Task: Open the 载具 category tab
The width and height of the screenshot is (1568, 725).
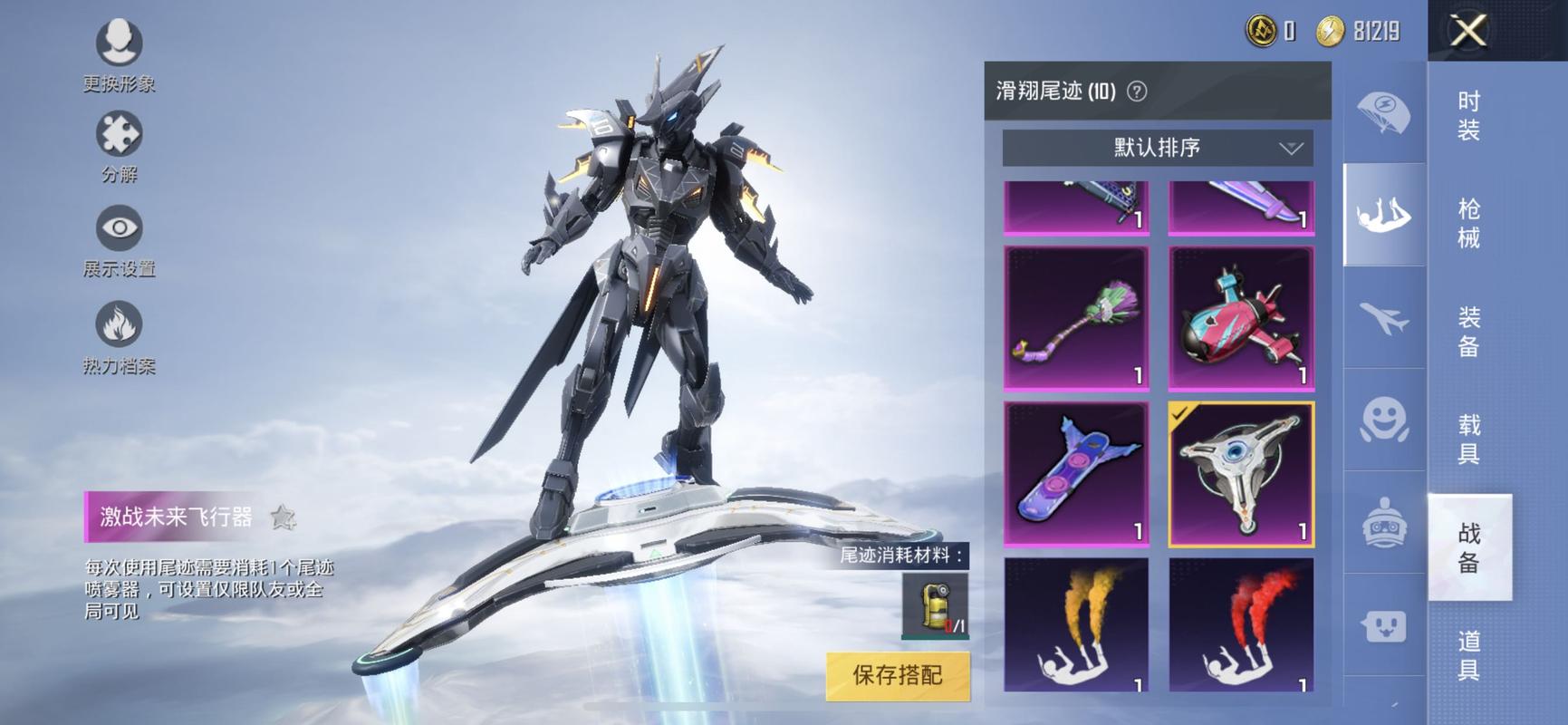Action: 1468,439
